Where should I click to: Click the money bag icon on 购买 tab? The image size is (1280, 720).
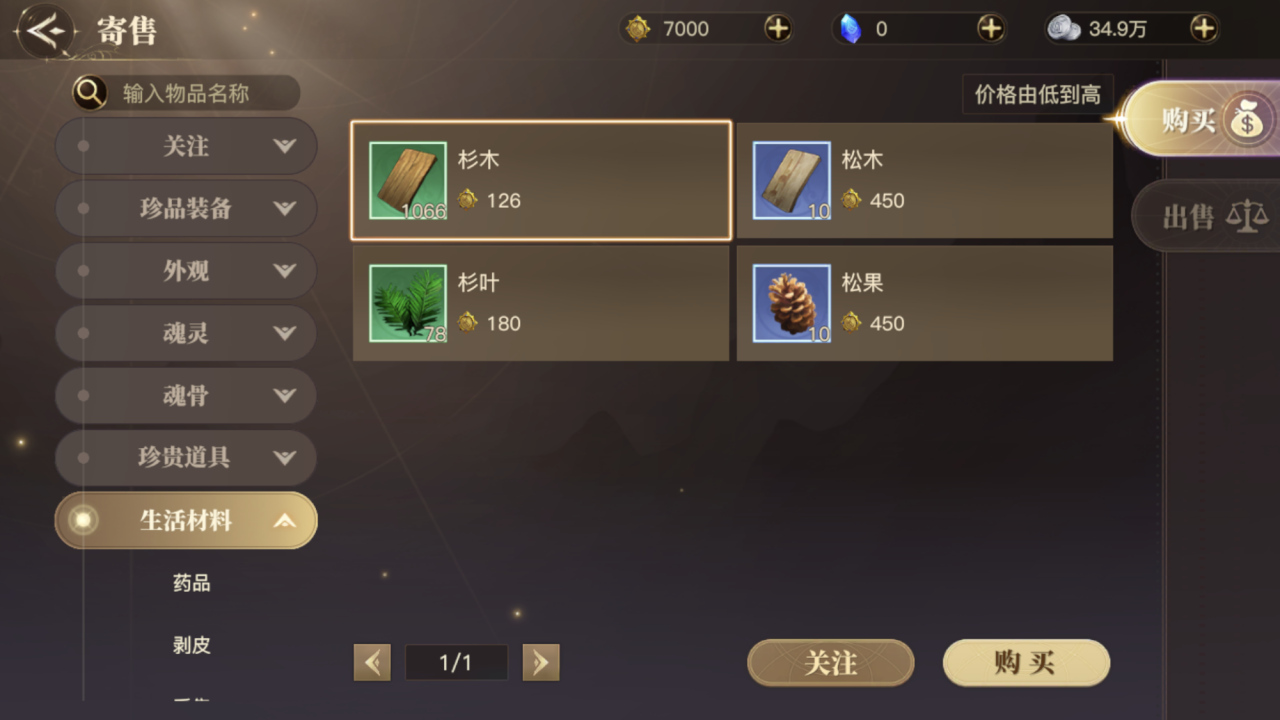point(1247,119)
